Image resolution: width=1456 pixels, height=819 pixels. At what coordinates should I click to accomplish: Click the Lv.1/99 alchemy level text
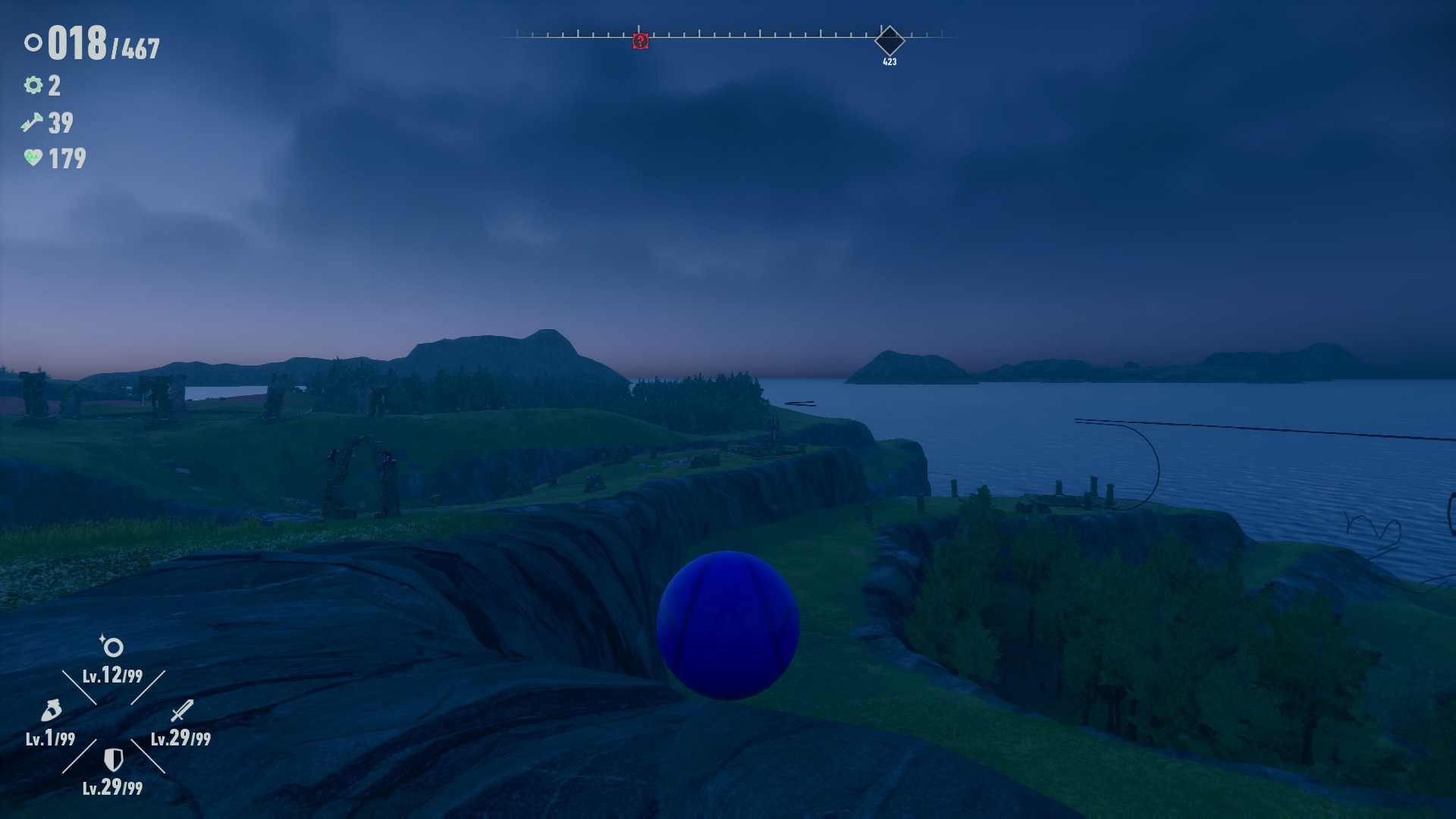coord(50,737)
